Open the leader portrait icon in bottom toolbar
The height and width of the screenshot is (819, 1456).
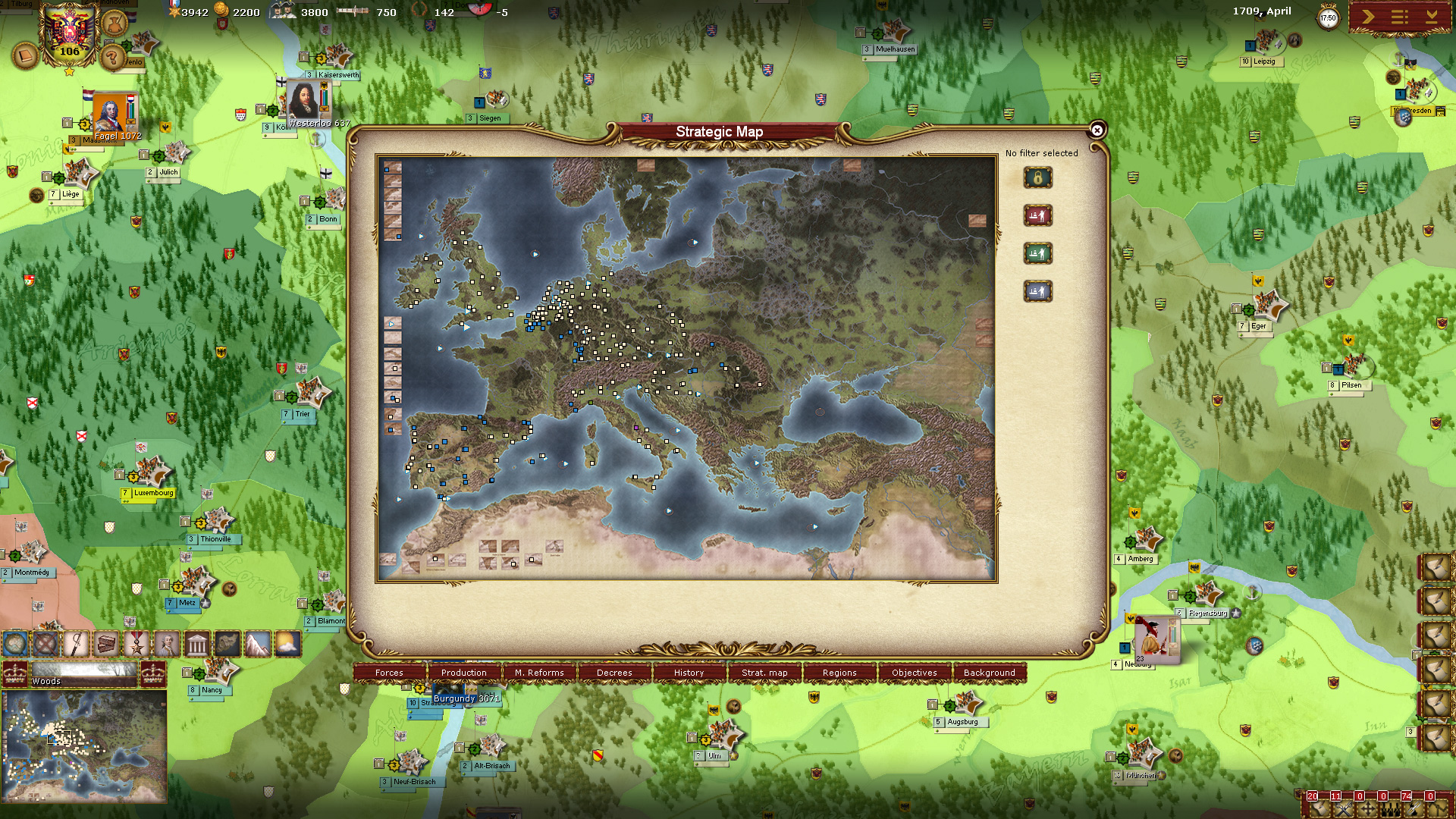pos(166,643)
